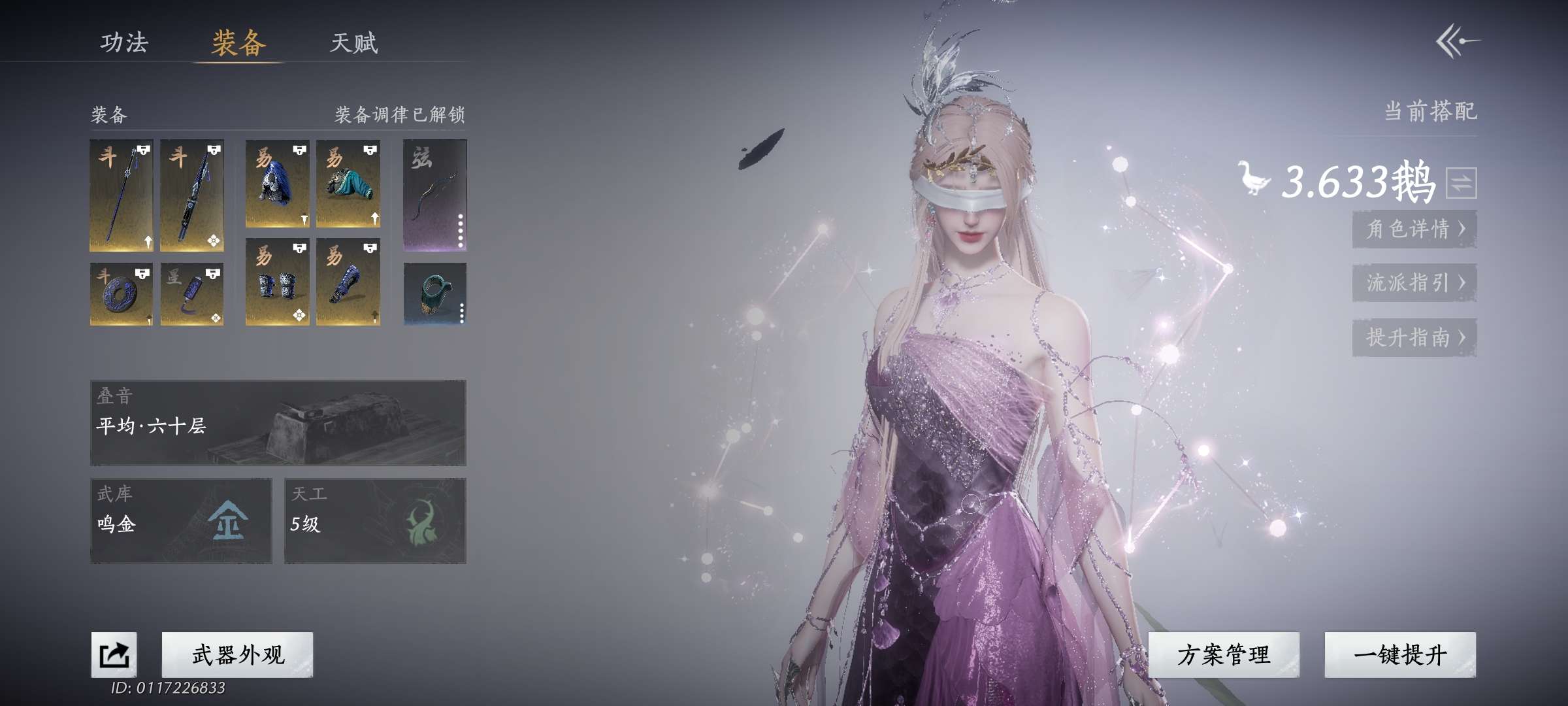Open the 天赋 tab
Image resolution: width=1568 pixels, height=706 pixels.
pyautogui.click(x=353, y=43)
